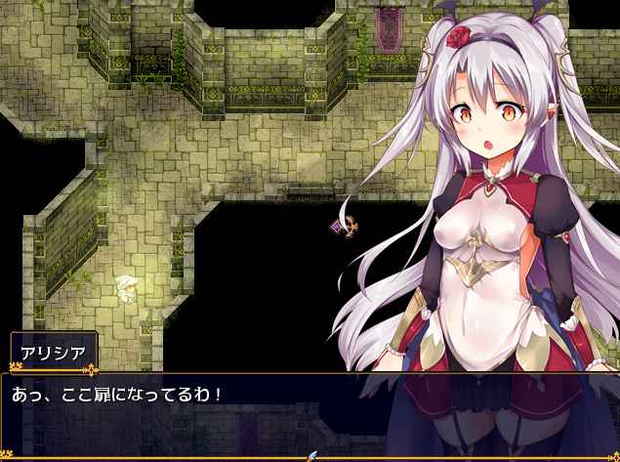The height and width of the screenshot is (462, 620).
Task: Click the feather continue indicator
Action: 311,455
